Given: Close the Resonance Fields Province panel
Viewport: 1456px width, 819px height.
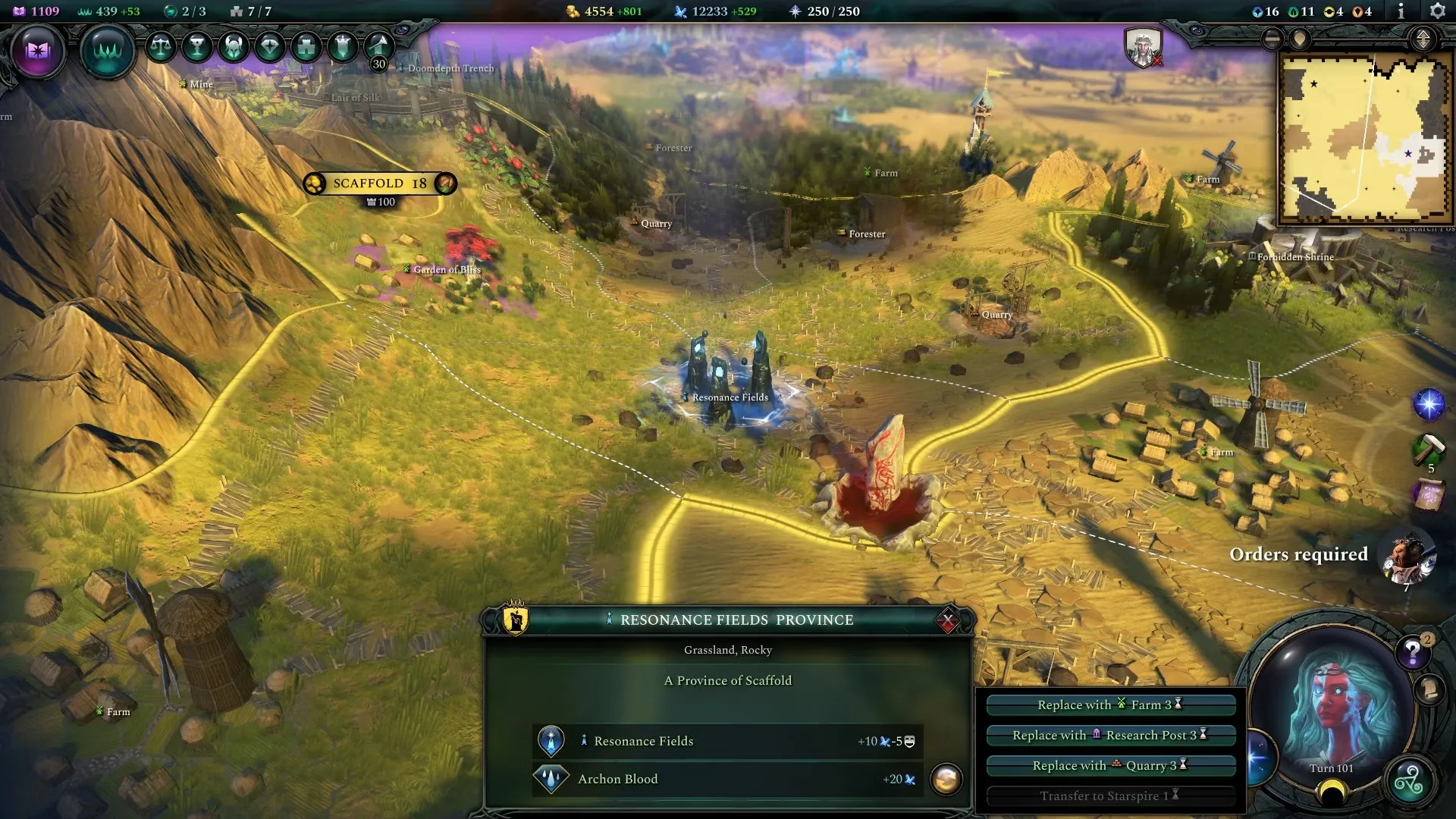Looking at the screenshot, I should point(947,621).
